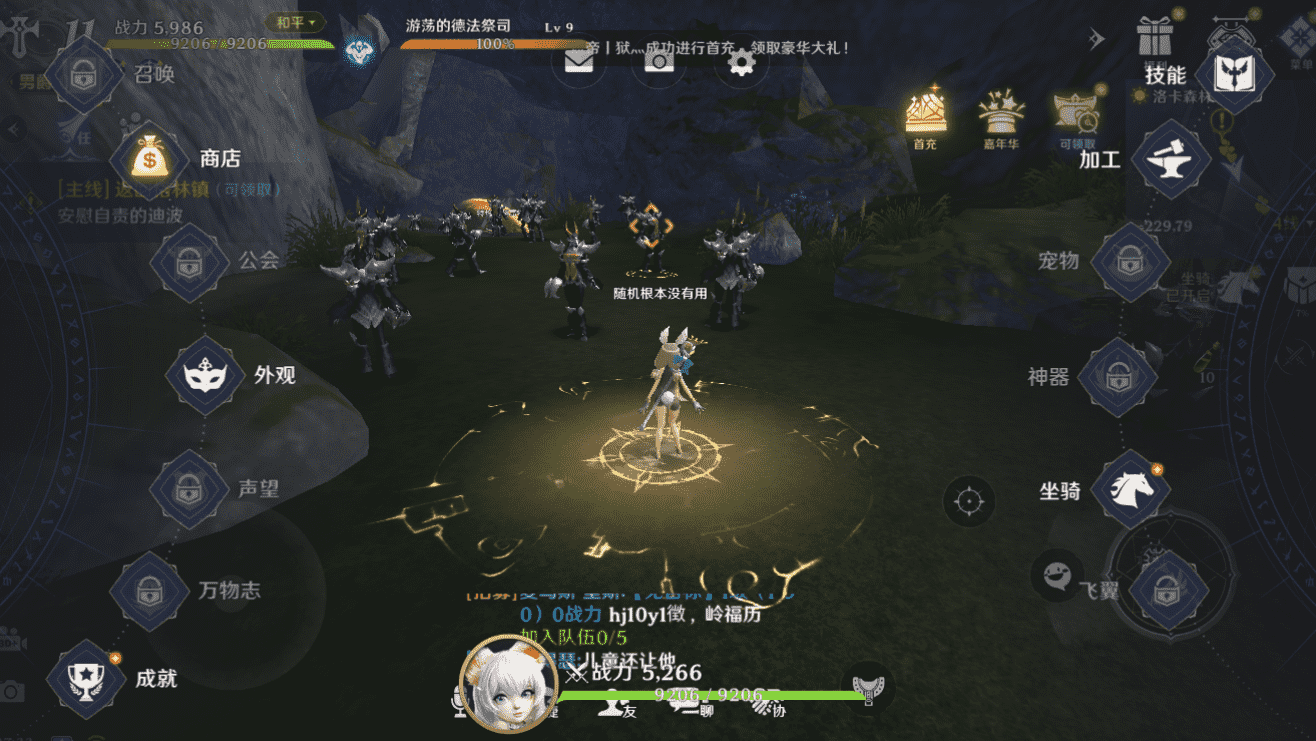Open the 成就 achievements menu
Image resolution: width=1316 pixels, height=741 pixels.
[x=86, y=678]
